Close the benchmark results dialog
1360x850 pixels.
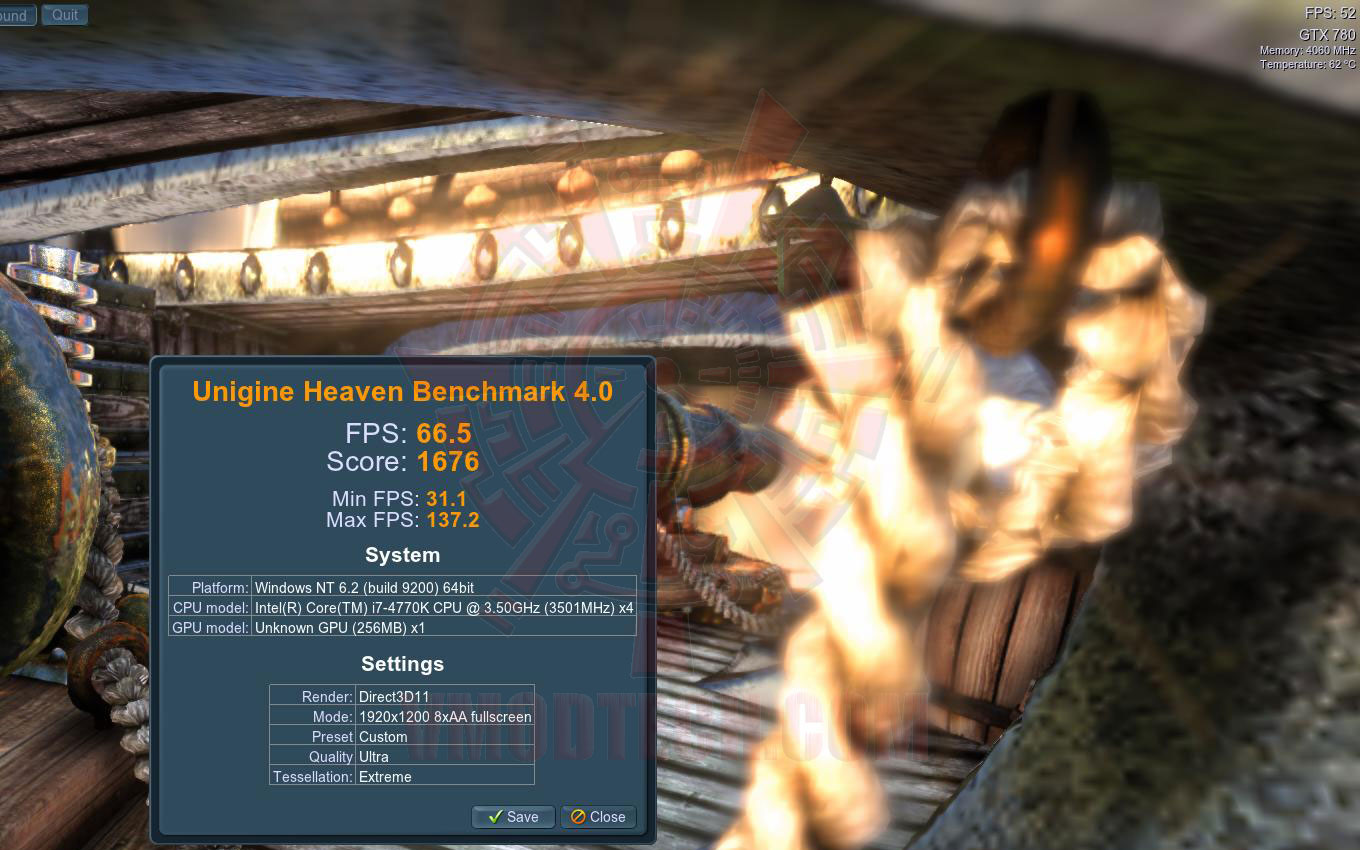[598, 817]
